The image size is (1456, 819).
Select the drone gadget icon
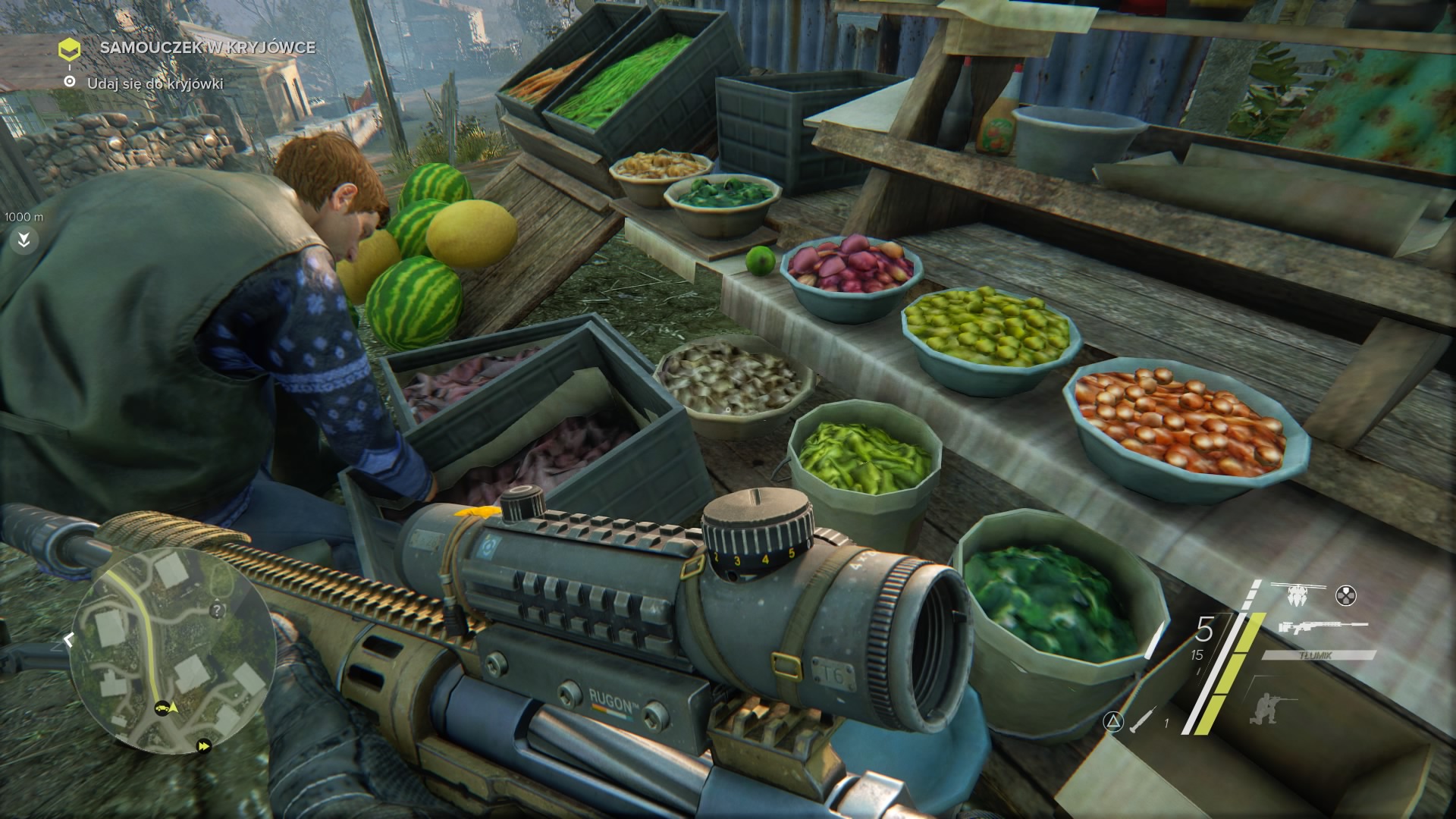coord(1298,593)
